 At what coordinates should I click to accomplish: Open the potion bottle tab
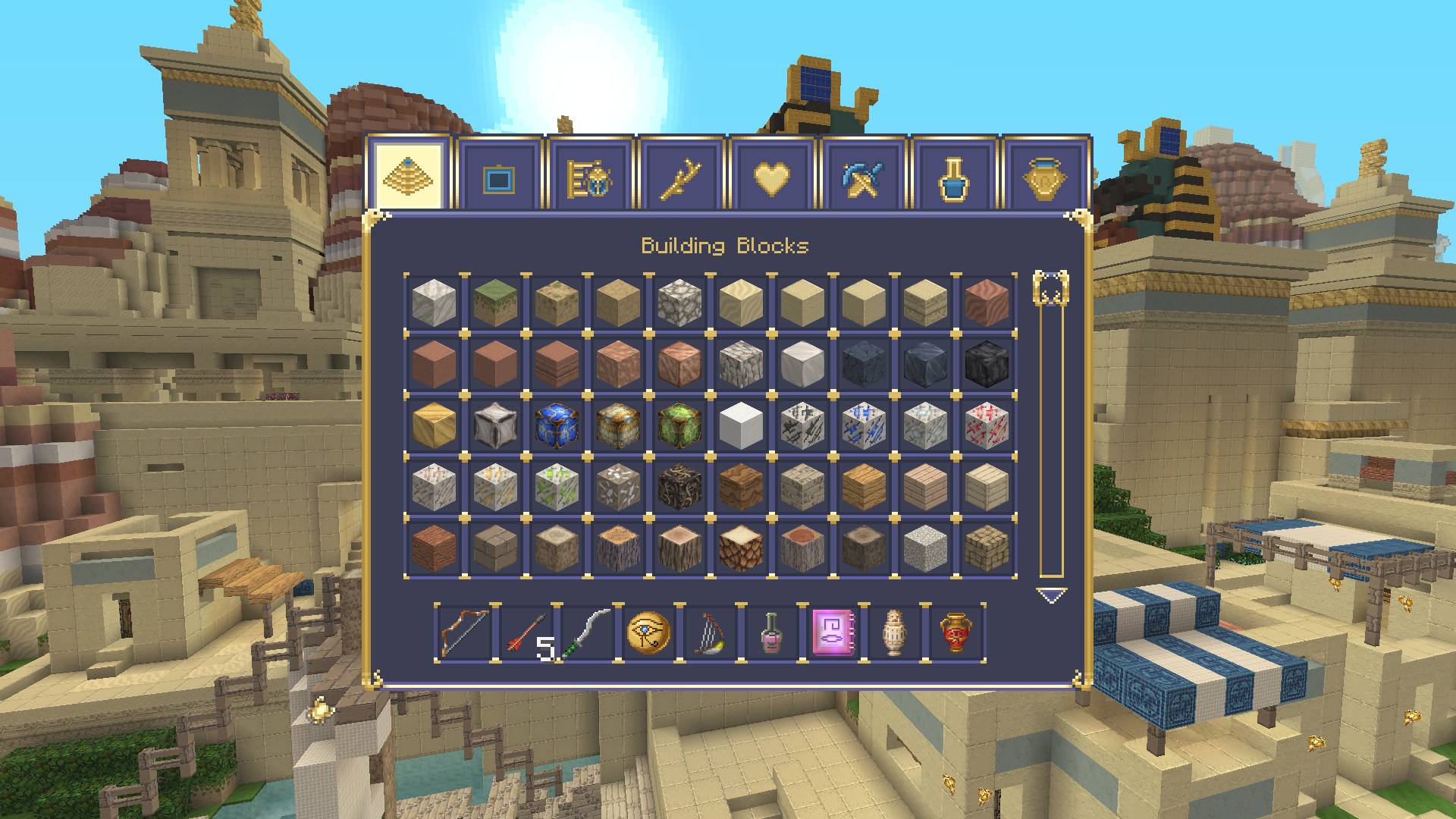click(953, 174)
